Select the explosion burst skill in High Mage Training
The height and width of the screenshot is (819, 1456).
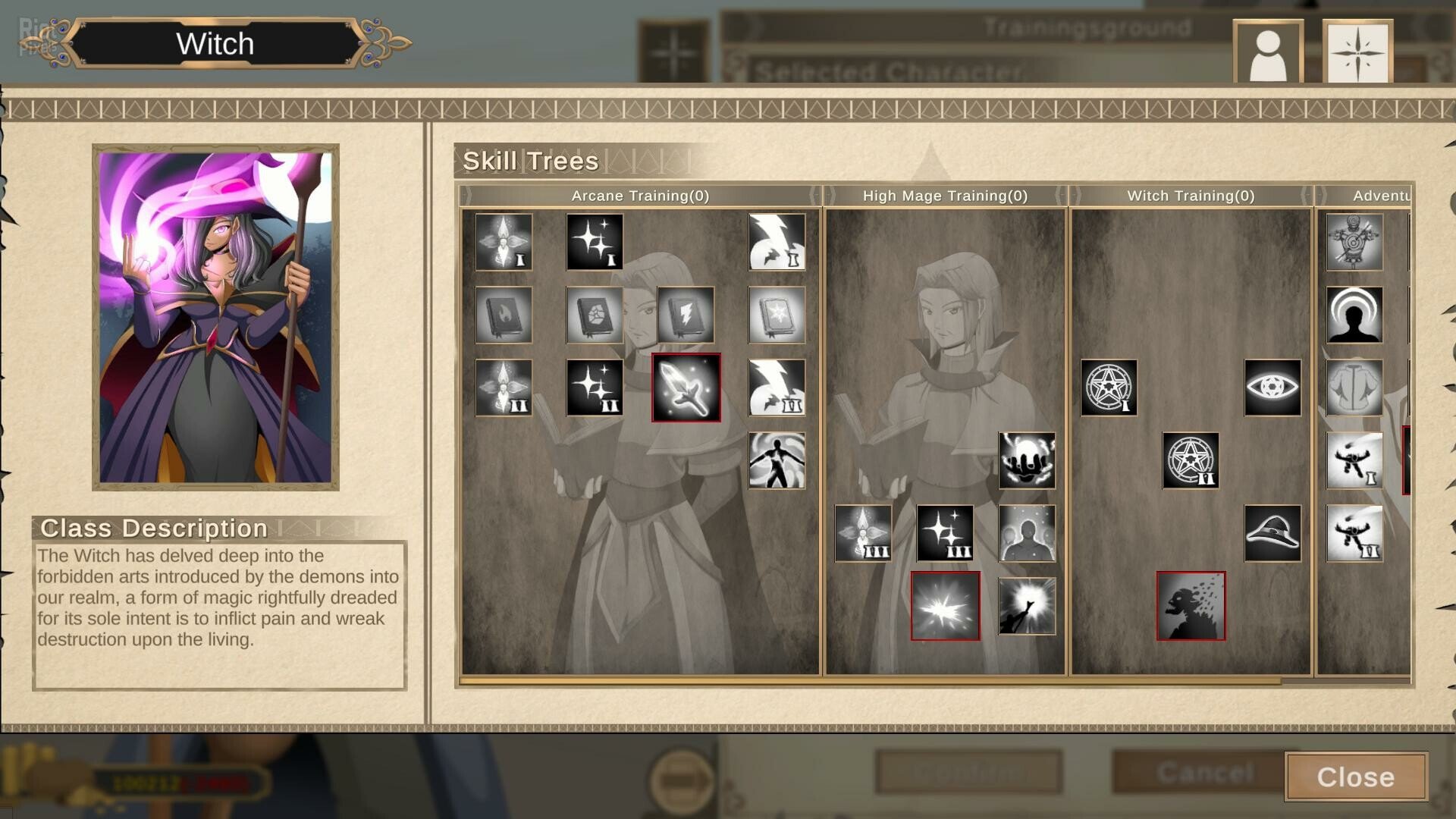[945, 607]
